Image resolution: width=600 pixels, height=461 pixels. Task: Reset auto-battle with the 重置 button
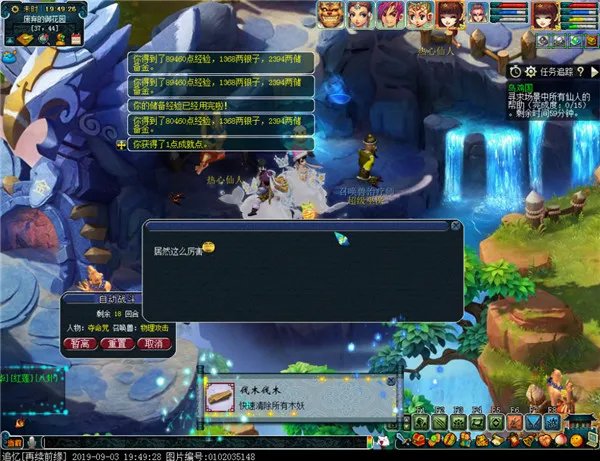pos(118,343)
